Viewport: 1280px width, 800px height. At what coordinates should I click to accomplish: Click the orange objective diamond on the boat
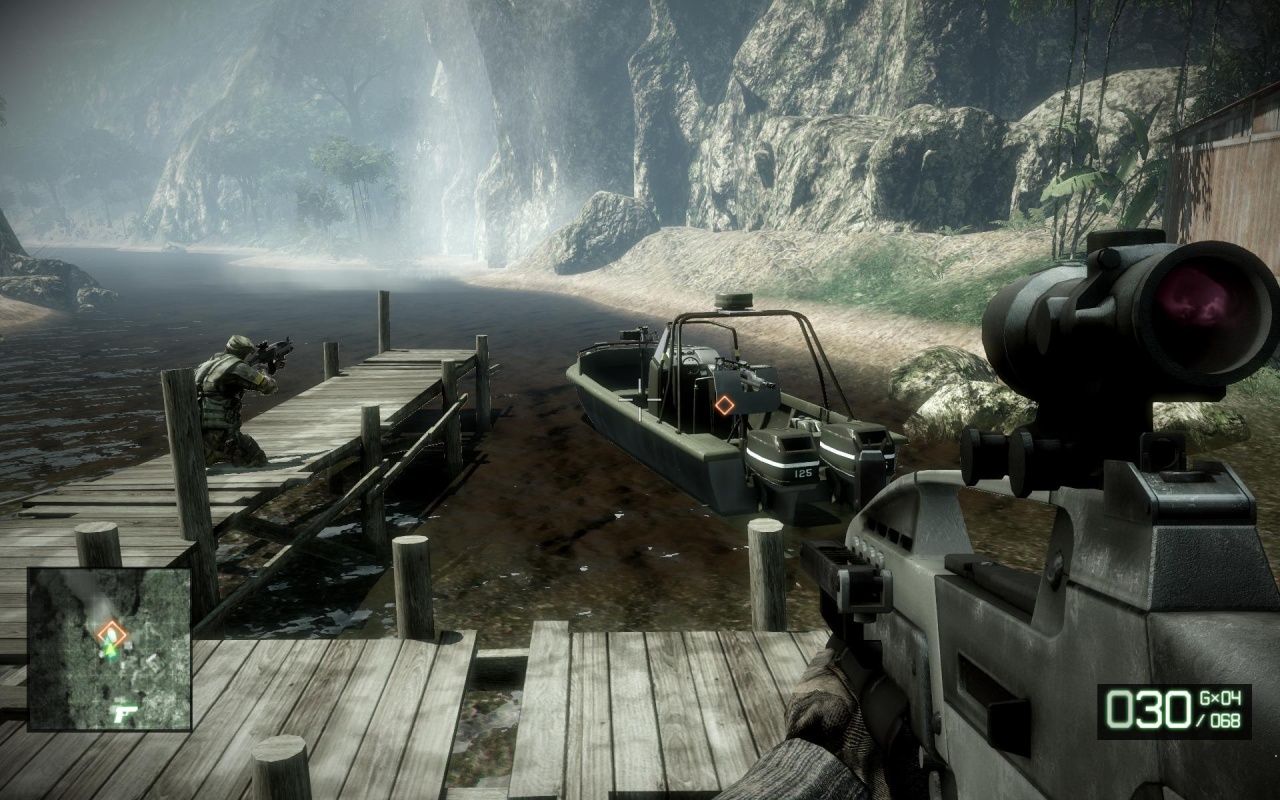(x=724, y=404)
